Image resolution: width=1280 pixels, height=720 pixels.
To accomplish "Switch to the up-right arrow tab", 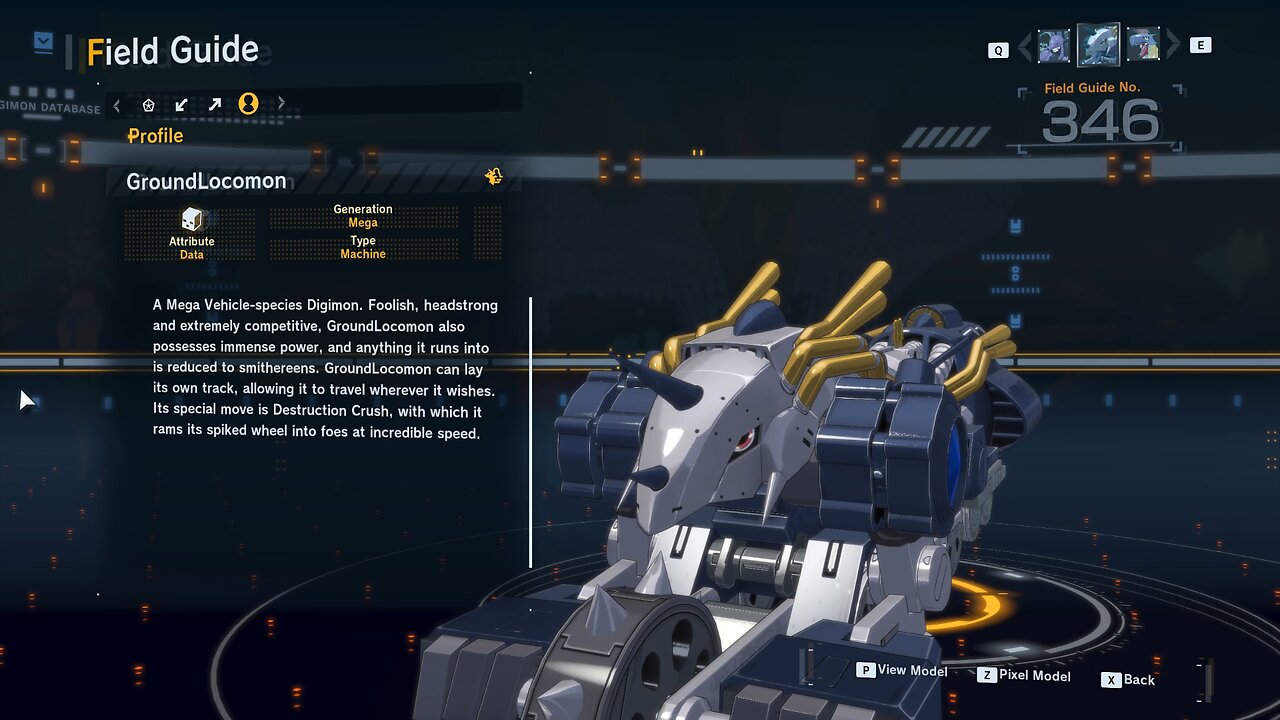I will point(215,104).
